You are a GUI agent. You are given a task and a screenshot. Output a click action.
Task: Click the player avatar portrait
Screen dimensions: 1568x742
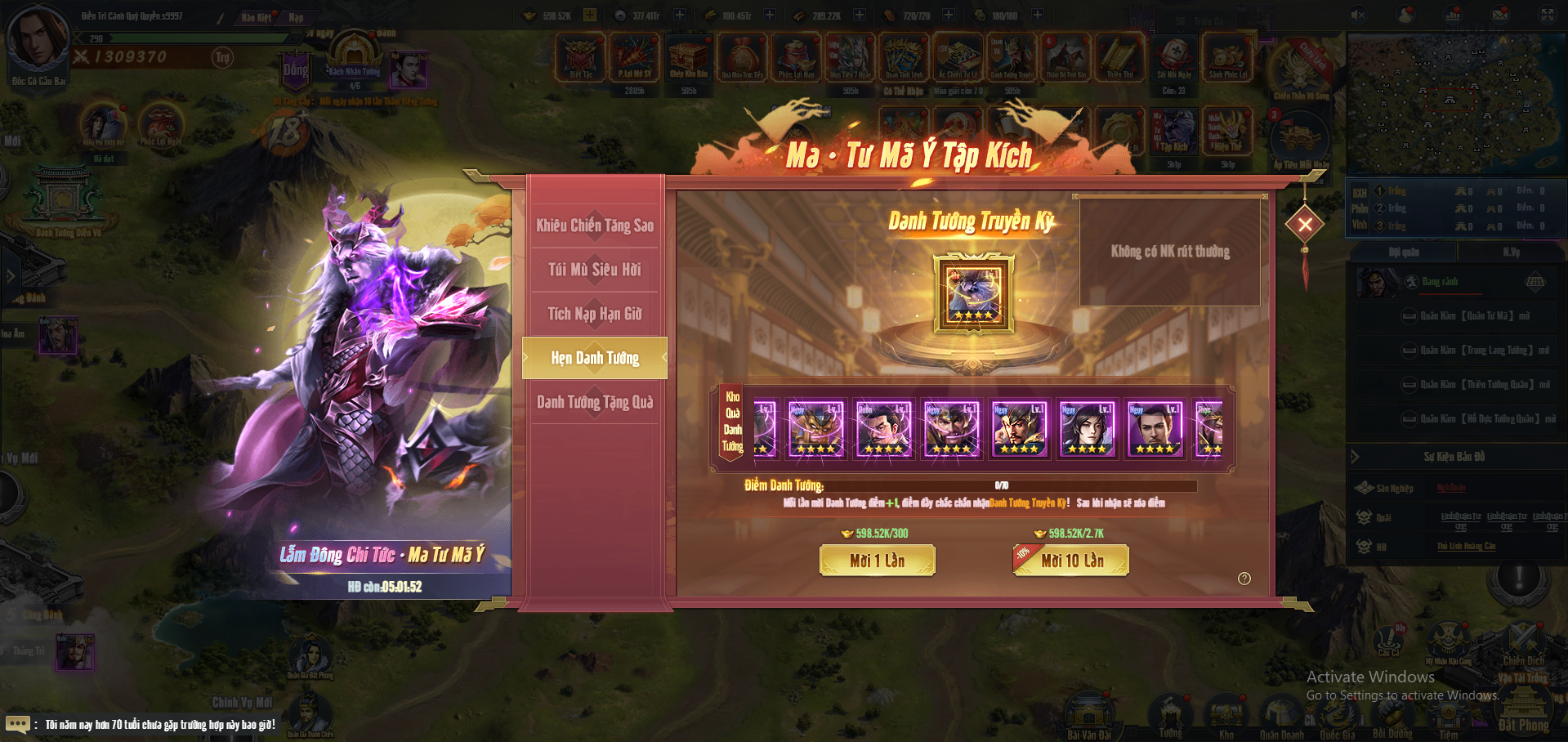37,38
